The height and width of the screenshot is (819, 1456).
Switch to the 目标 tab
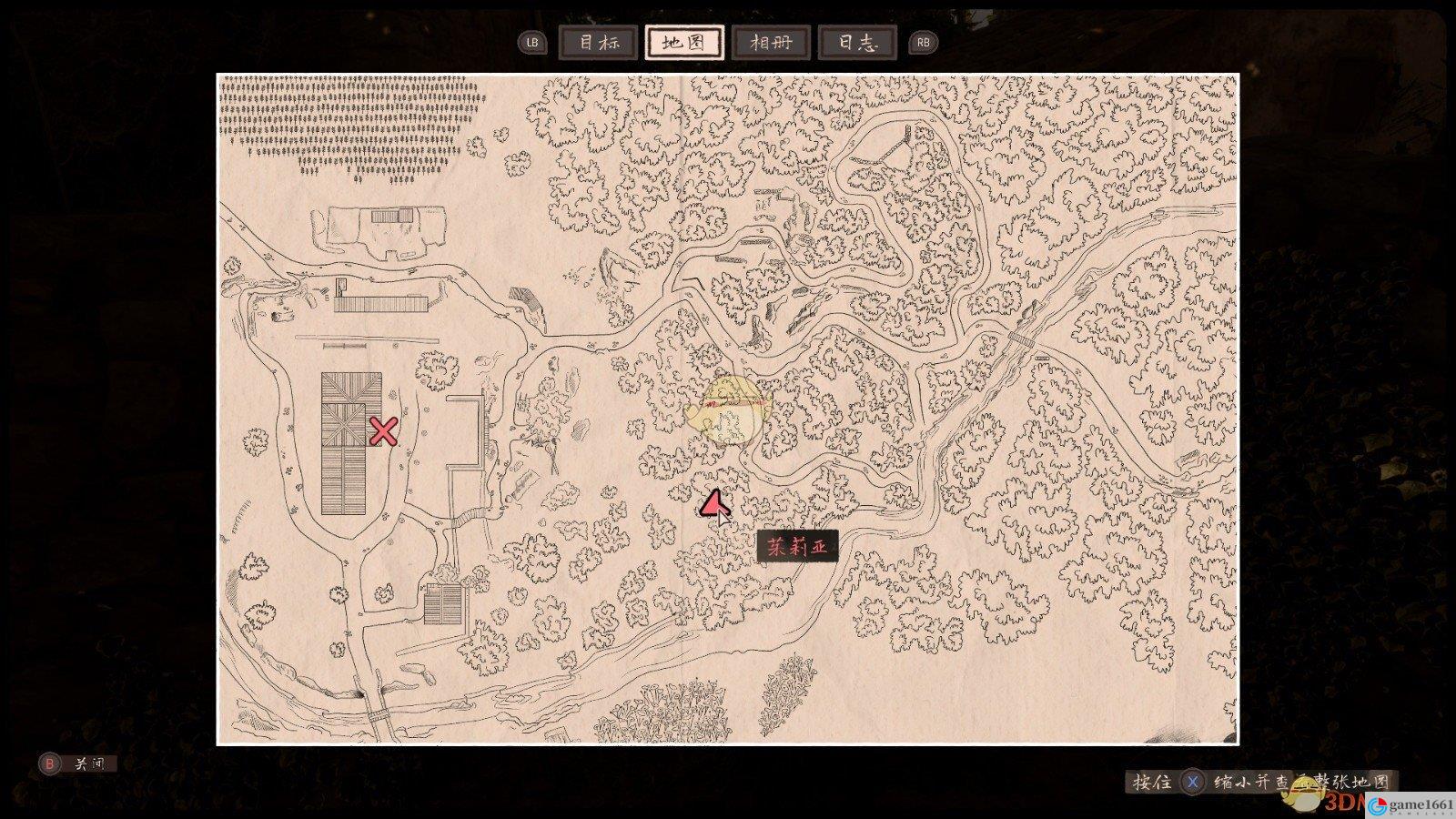598,43
